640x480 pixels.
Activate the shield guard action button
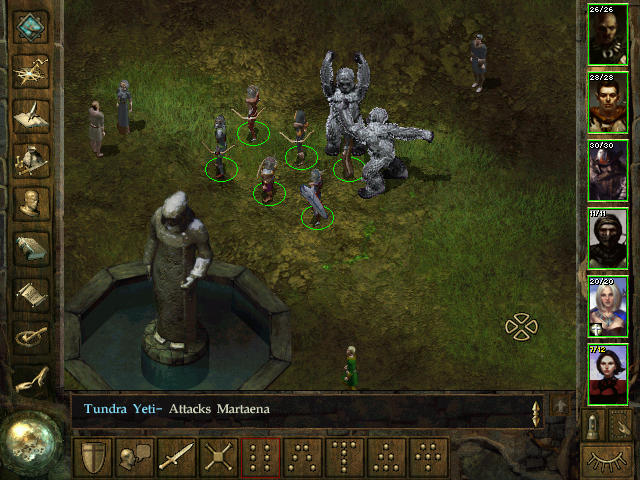[93, 458]
